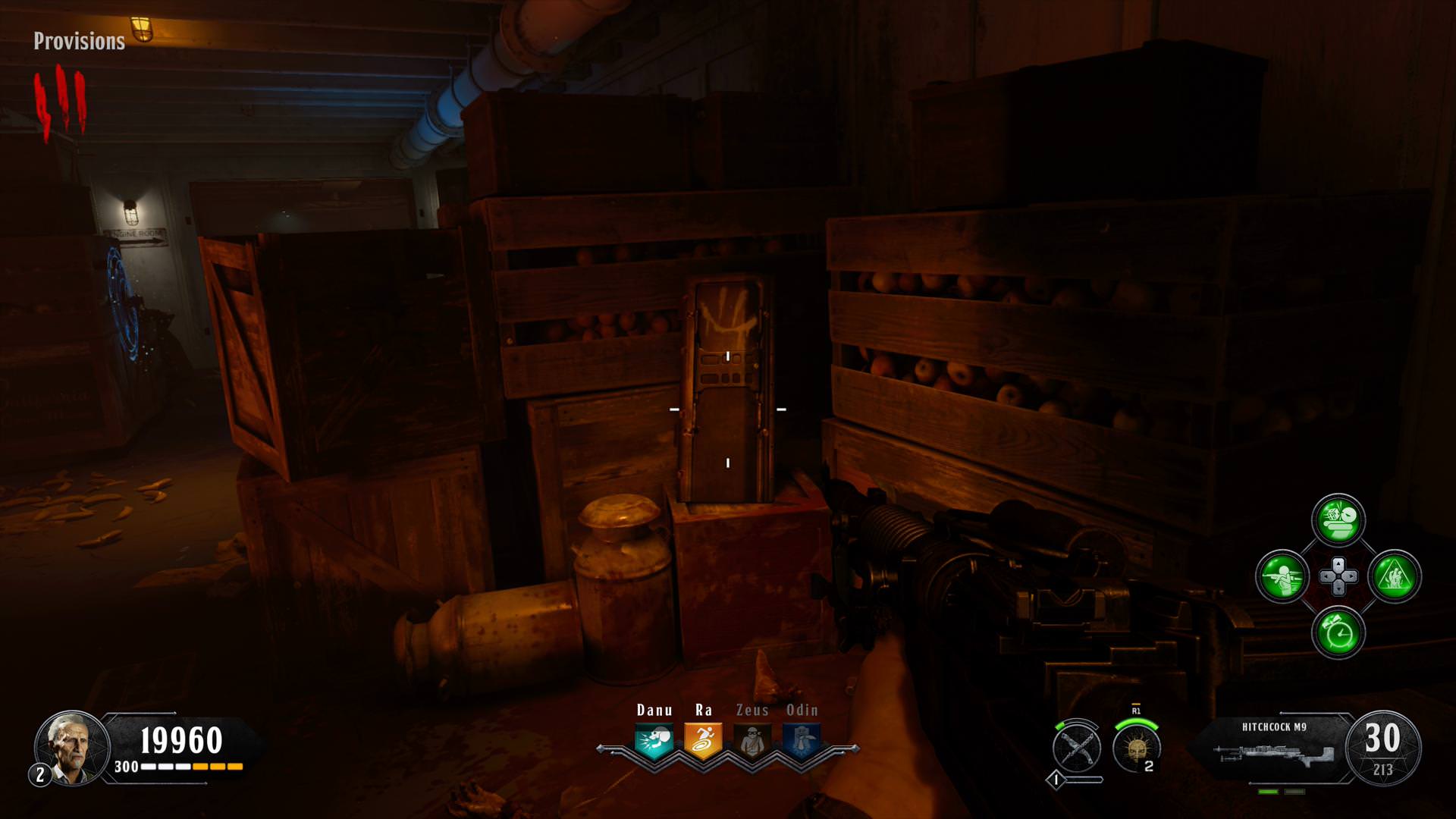Select the Danu perk icon
The height and width of the screenshot is (819, 1456).
pyautogui.click(x=654, y=741)
